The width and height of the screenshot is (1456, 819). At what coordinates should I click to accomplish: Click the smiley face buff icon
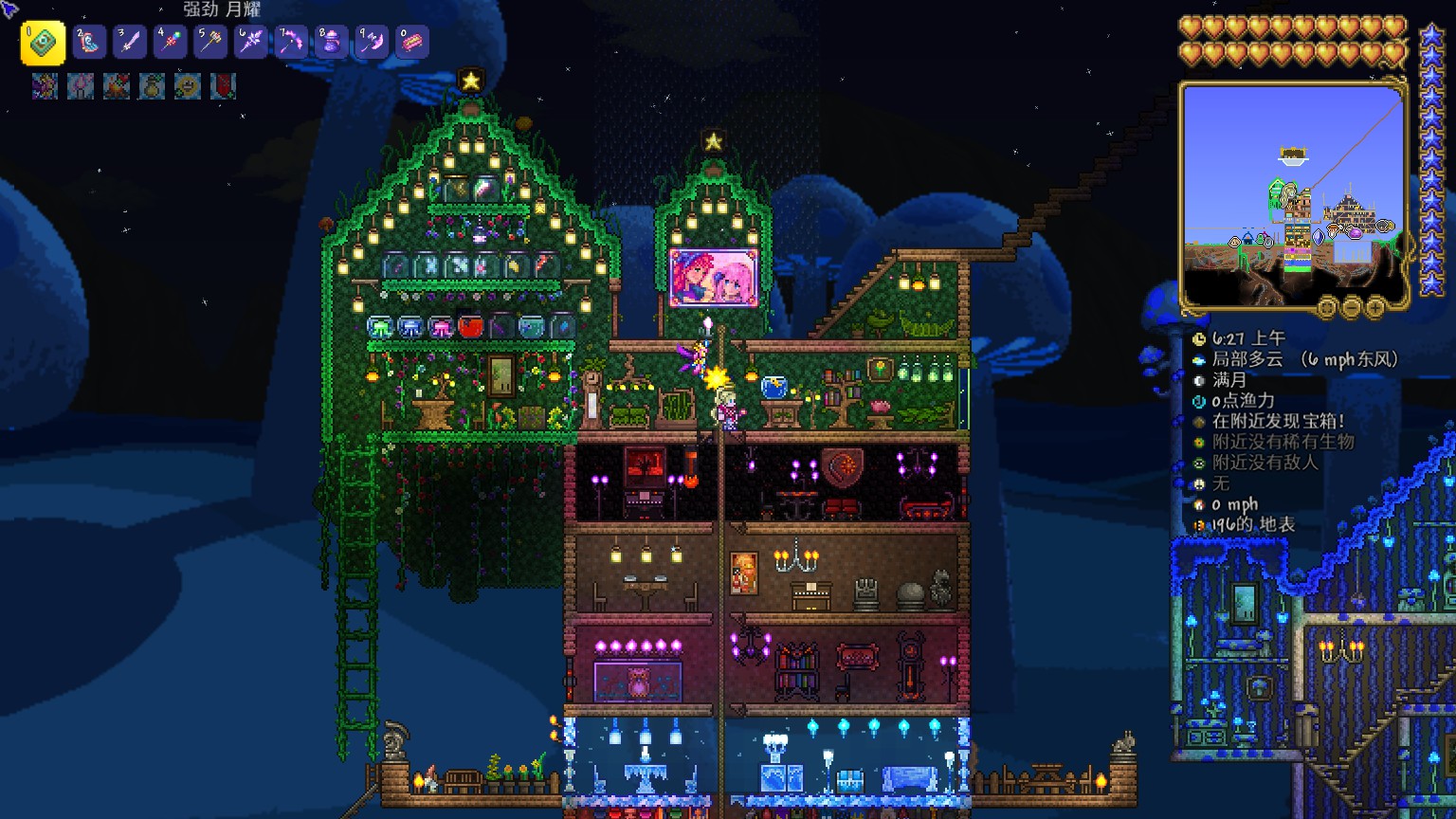[188, 86]
